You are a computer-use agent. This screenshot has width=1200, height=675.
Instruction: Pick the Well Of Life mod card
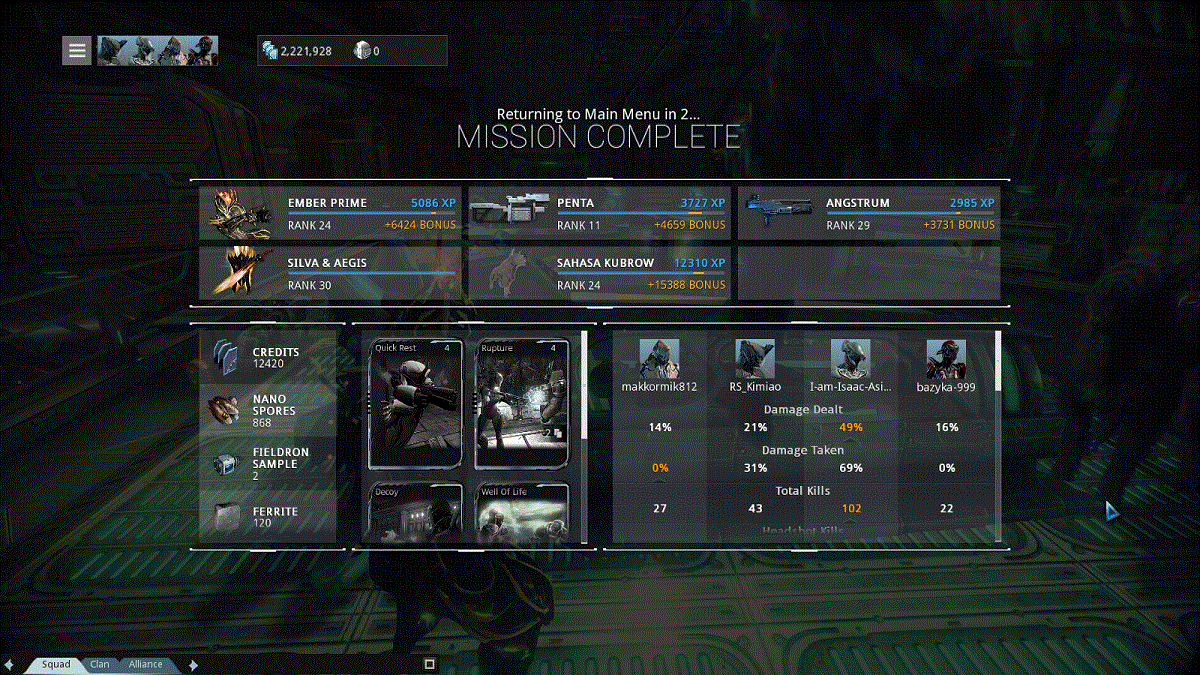[523, 514]
